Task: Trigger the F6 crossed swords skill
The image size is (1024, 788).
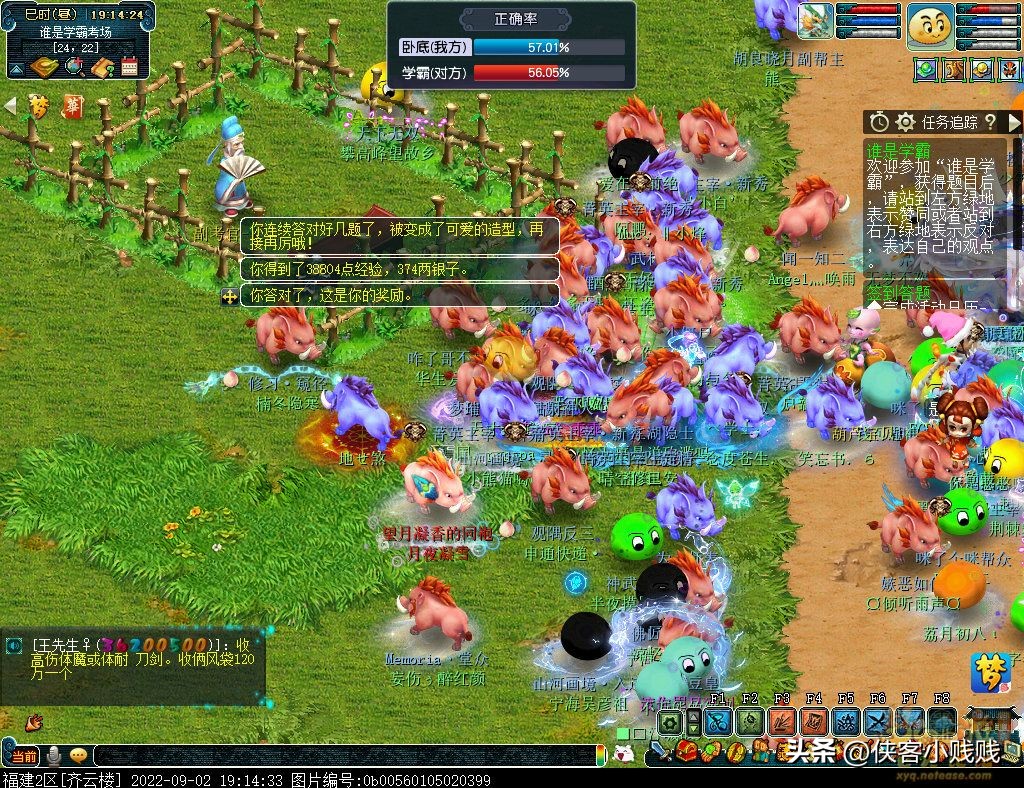Action: (x=878, y=722)
